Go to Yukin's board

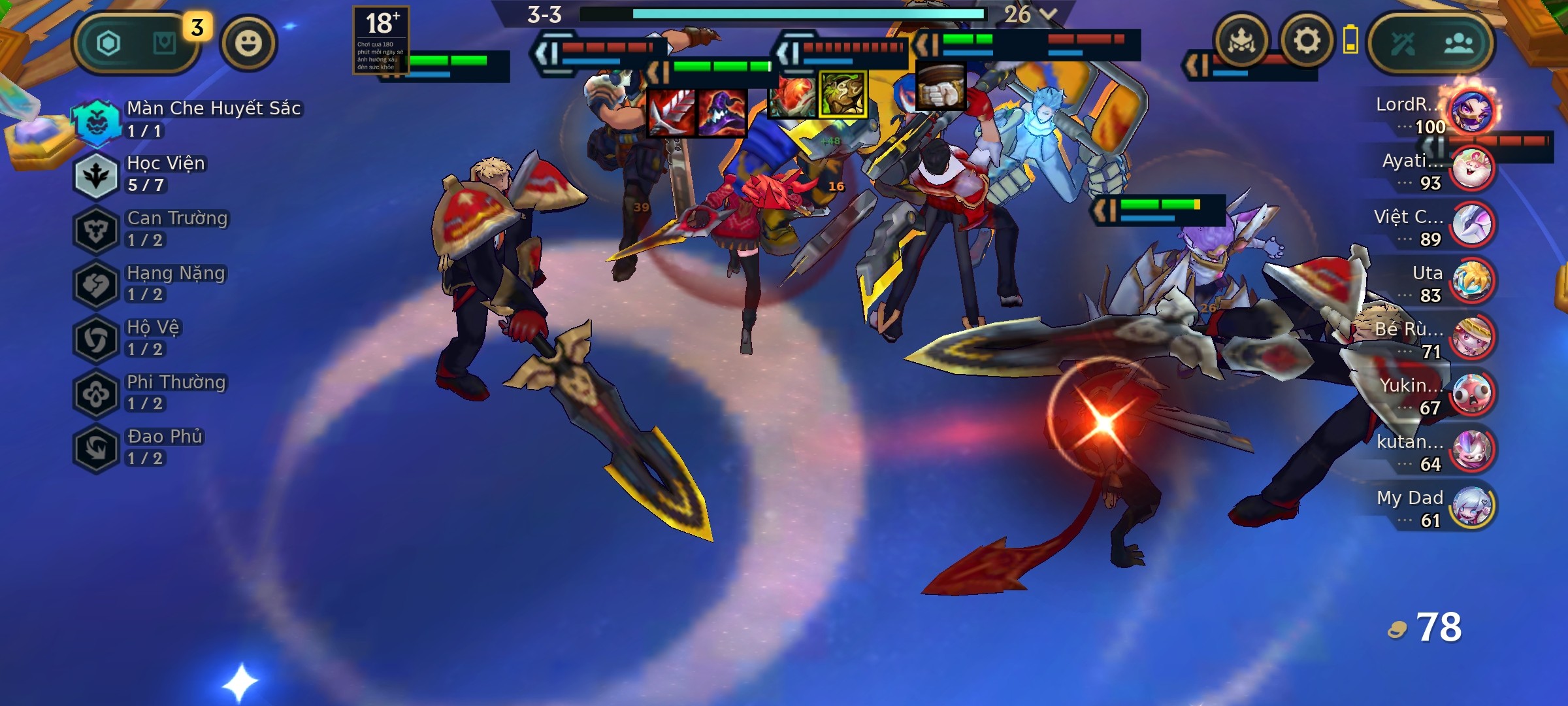click(1471, 393)
